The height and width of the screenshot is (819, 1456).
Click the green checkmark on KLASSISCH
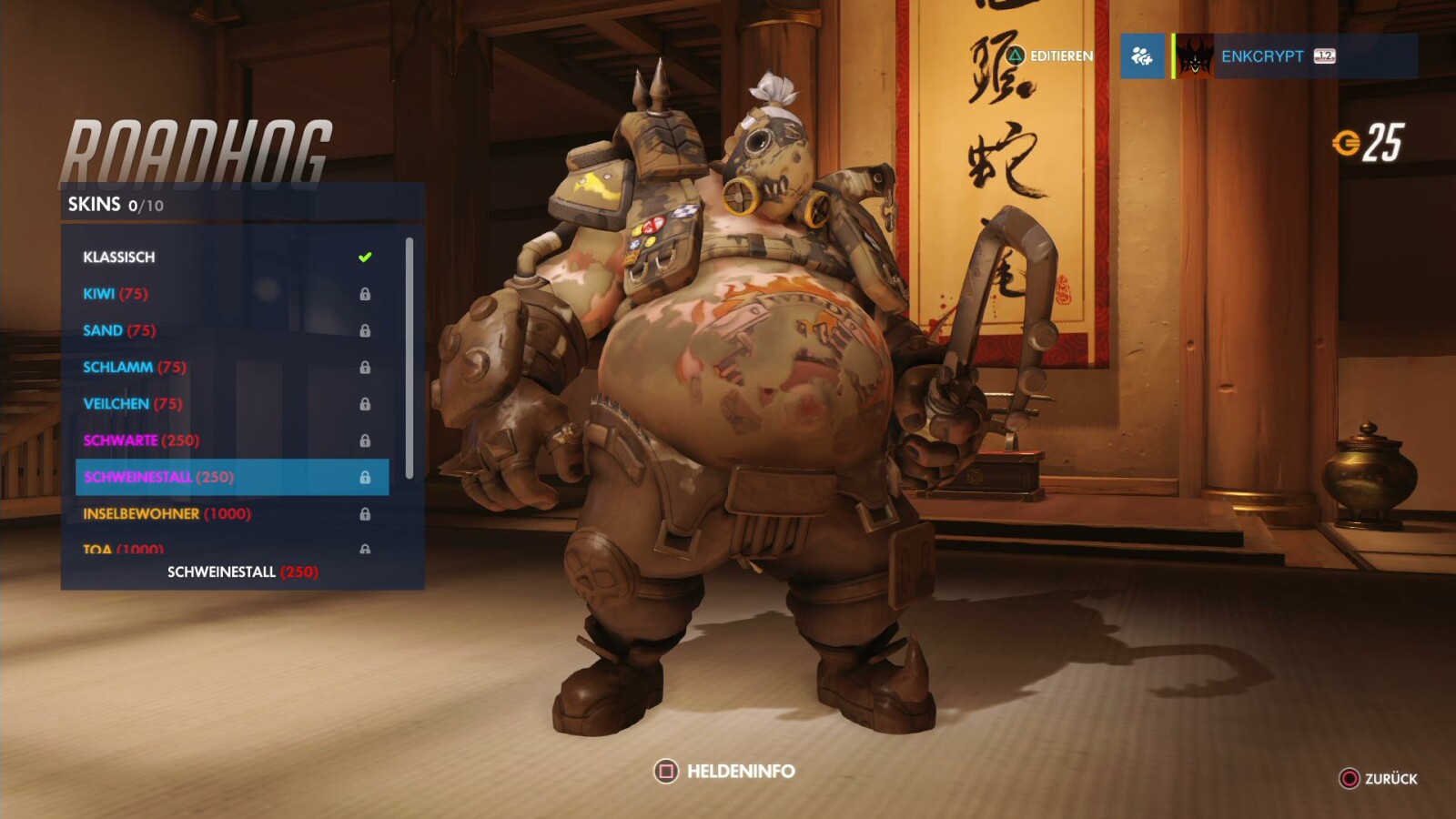366,256
